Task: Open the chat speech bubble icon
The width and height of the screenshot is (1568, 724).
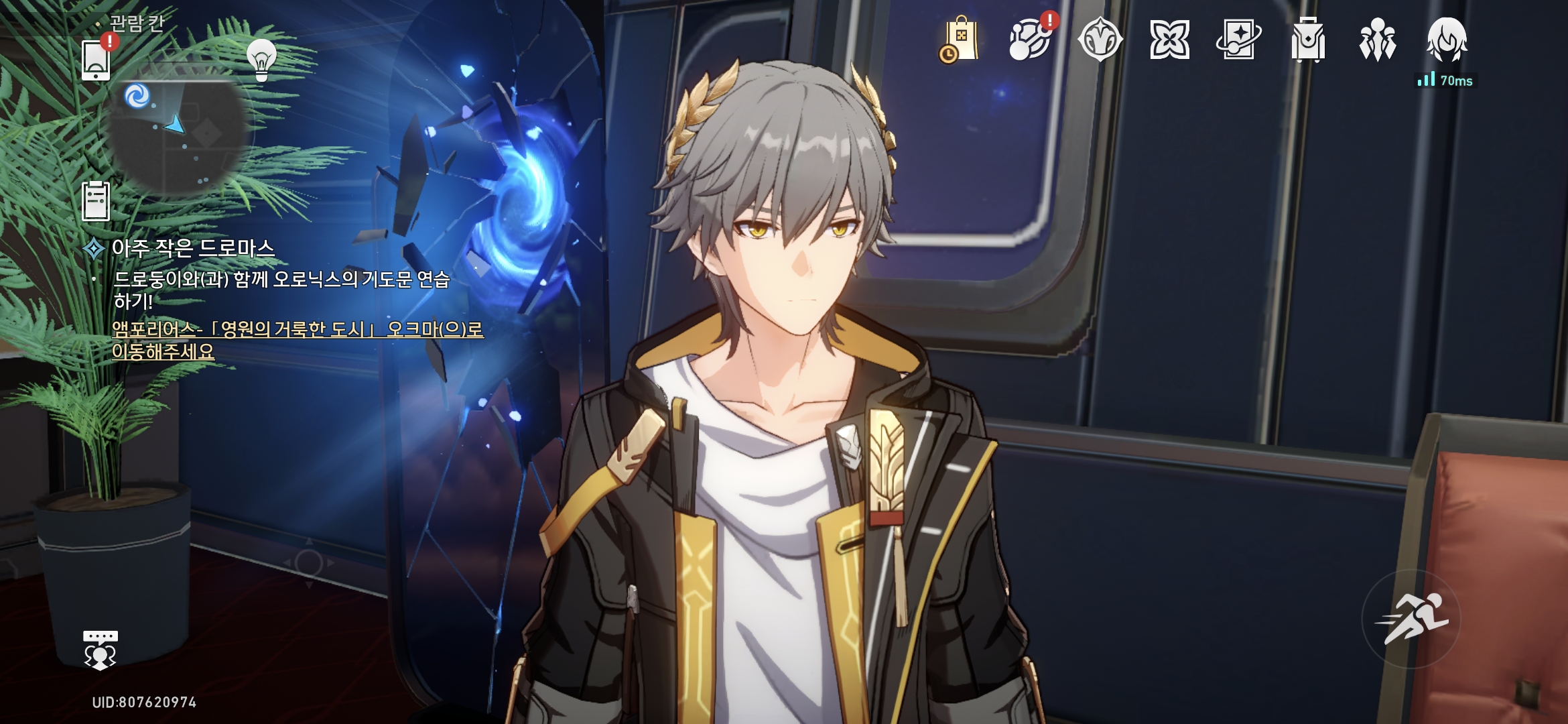Action: (101, 650)
